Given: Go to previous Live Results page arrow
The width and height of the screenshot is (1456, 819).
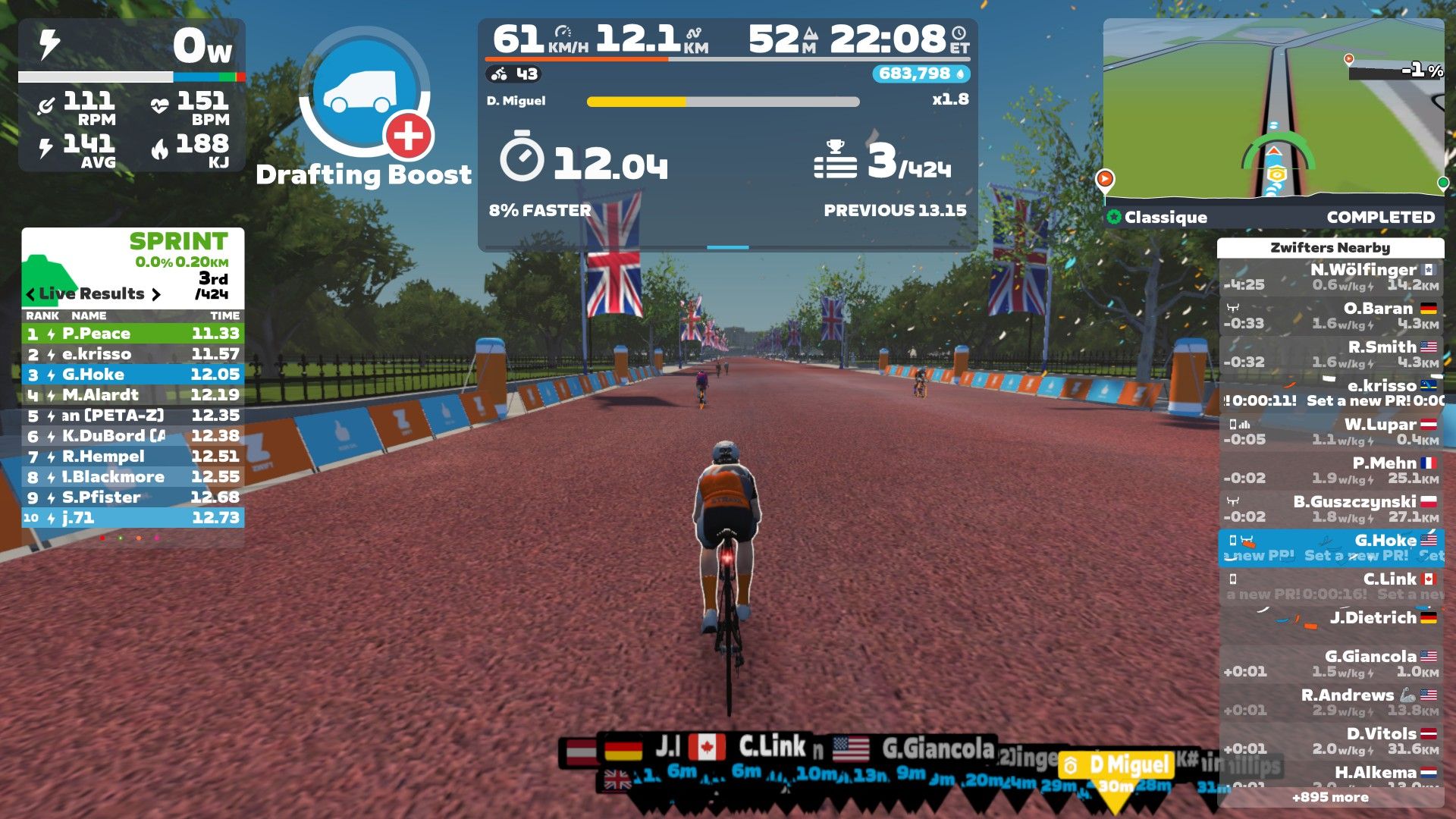Looking at the screenshot, I should coord(30,294).
